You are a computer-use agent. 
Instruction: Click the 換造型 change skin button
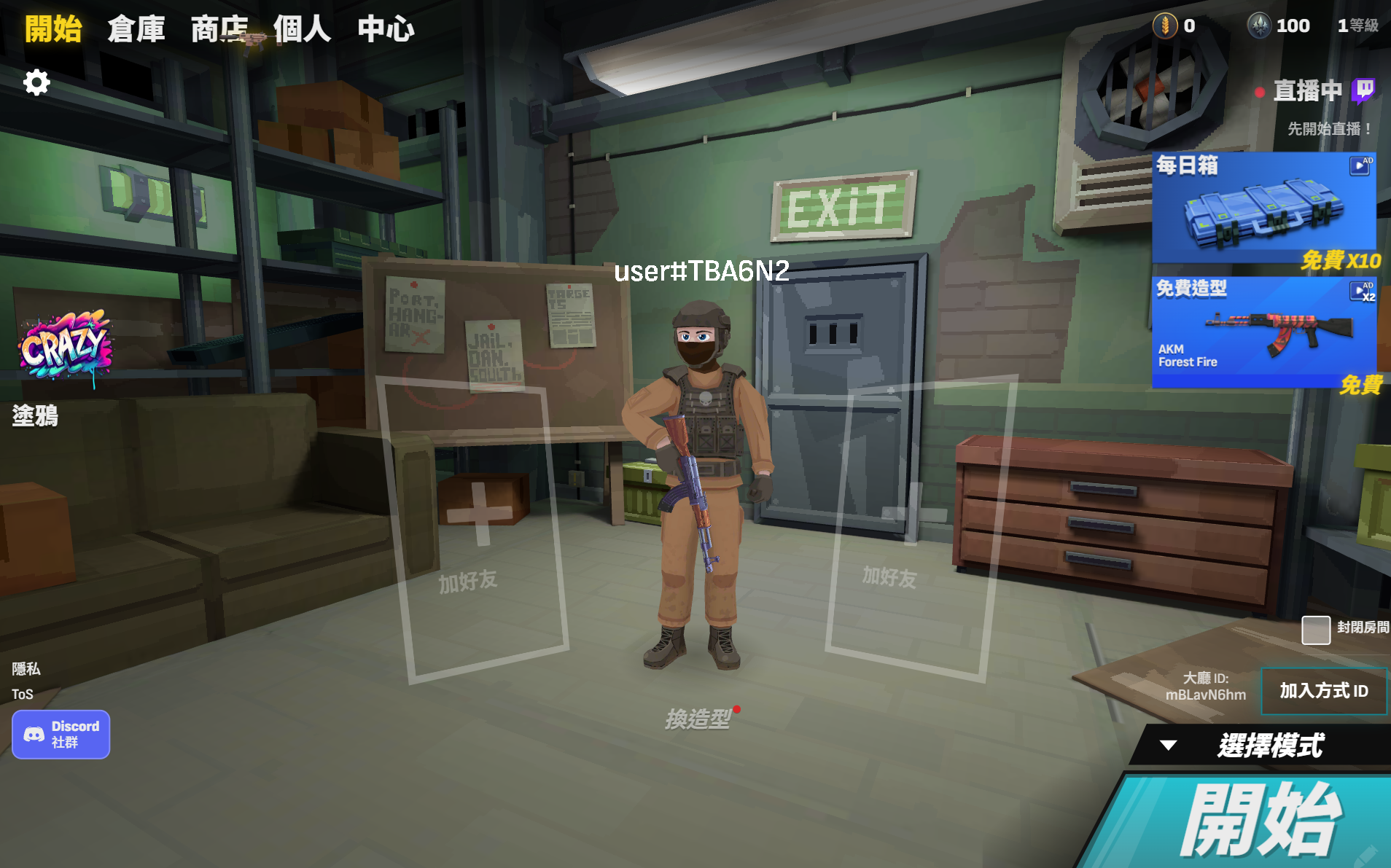(x=698, y=719)
